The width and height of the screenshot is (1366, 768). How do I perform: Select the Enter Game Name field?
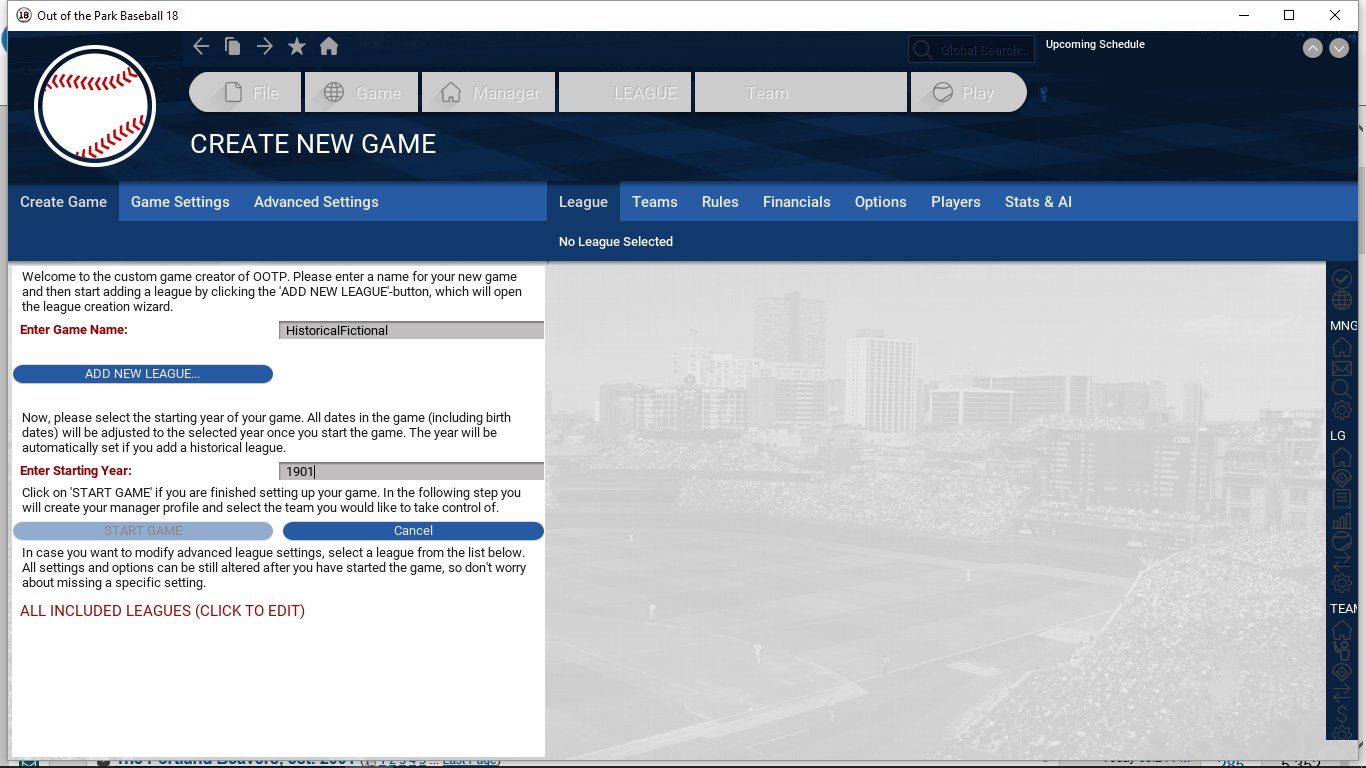coord(411,330)
